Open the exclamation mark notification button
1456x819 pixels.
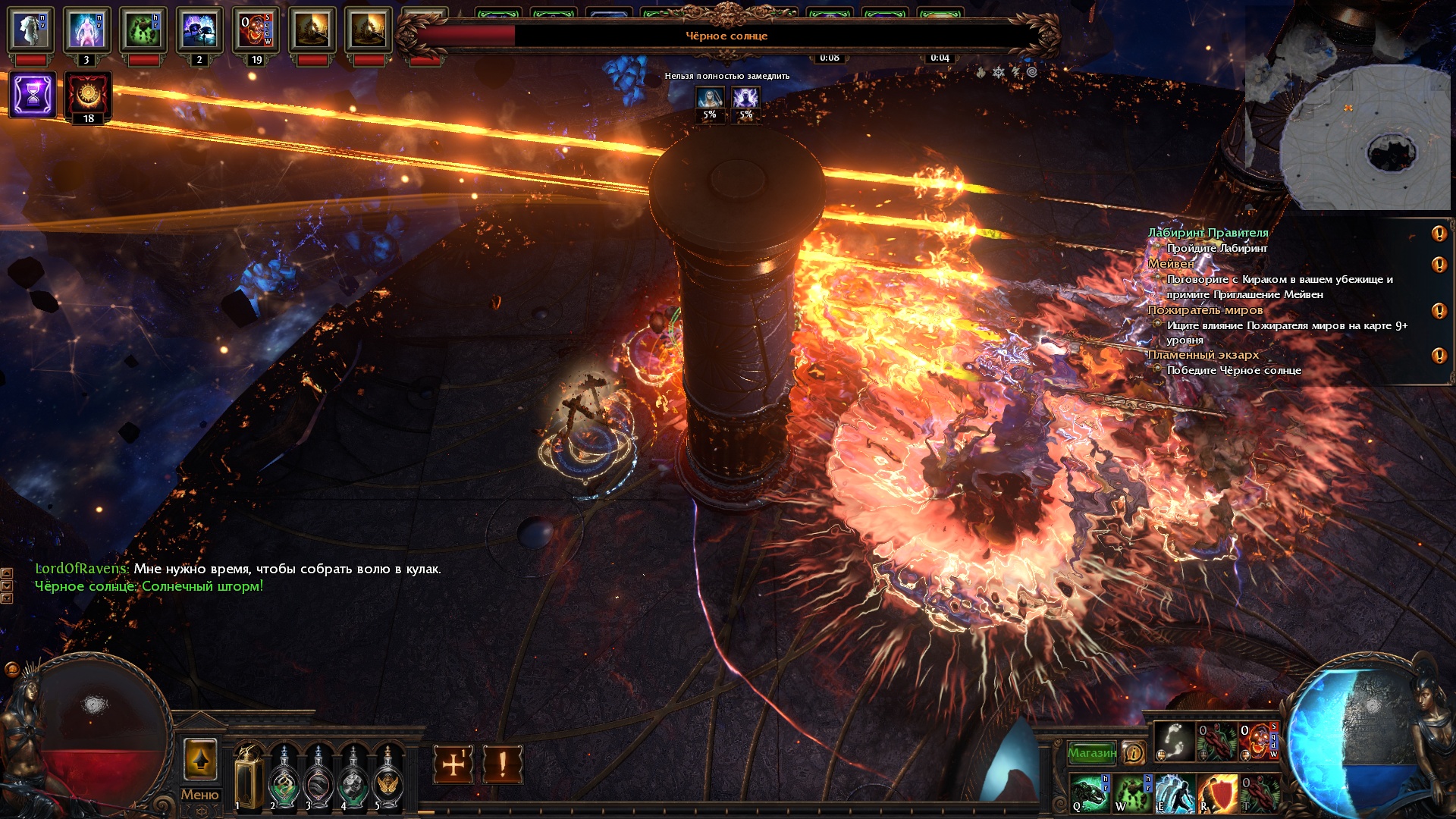[x=502, y=764]
